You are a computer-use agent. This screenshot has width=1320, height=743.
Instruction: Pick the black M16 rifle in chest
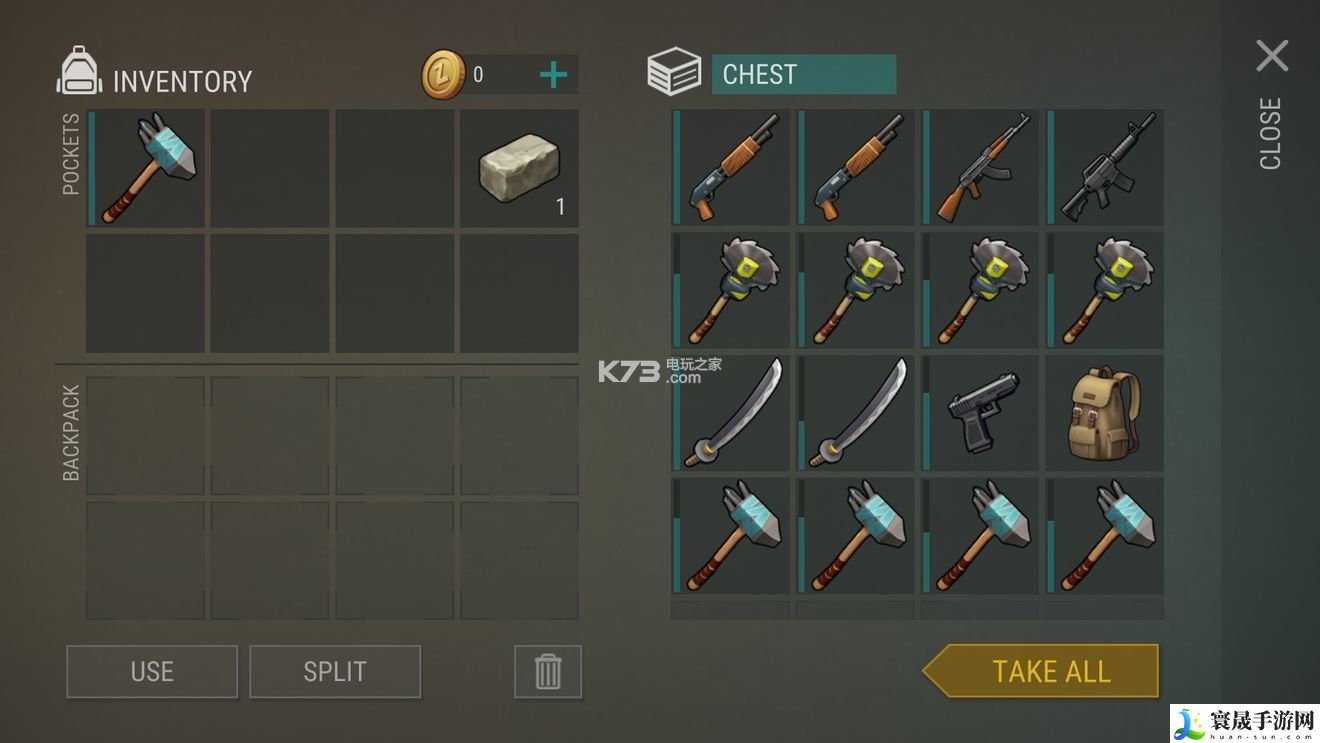tap(1105, 168)
